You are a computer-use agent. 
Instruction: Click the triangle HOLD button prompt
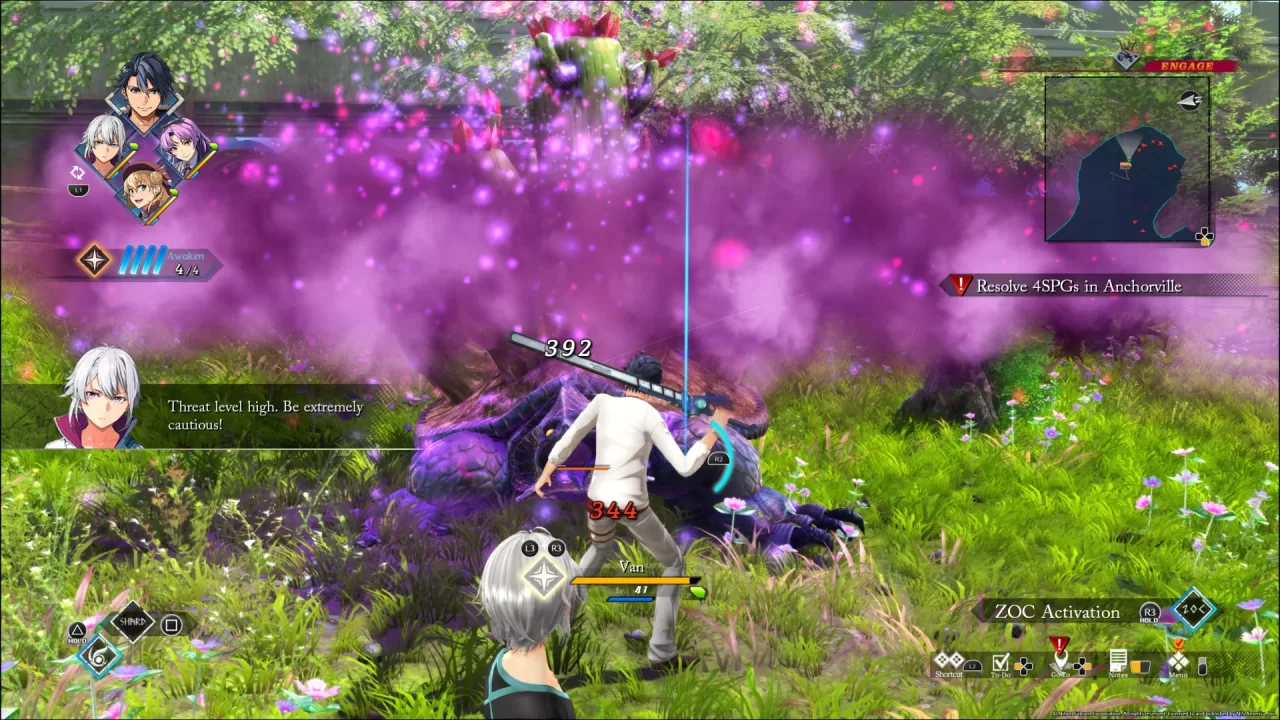pyautogui.click(x=77, y=628)
